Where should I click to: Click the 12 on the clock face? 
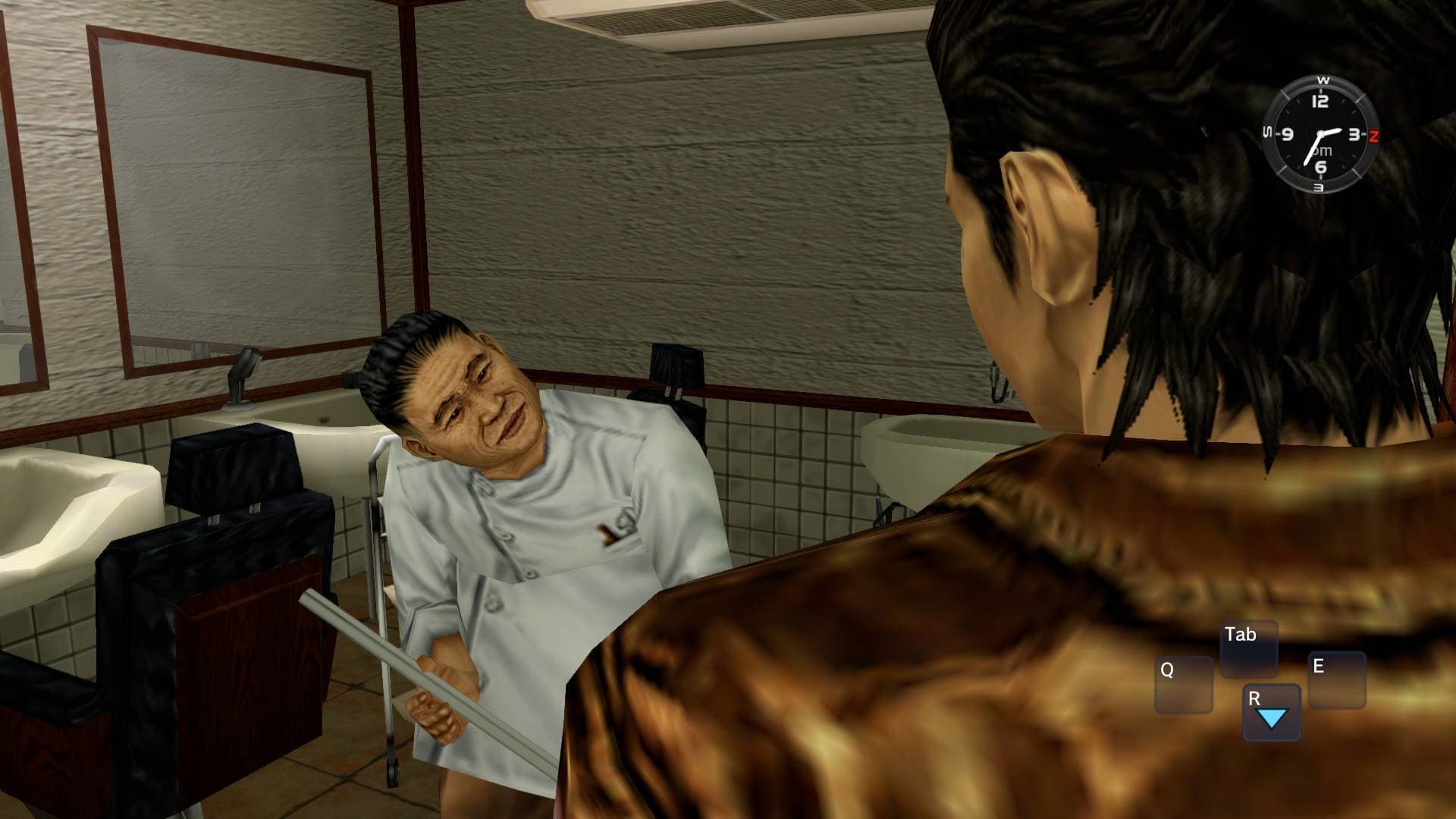(1319, 100)
